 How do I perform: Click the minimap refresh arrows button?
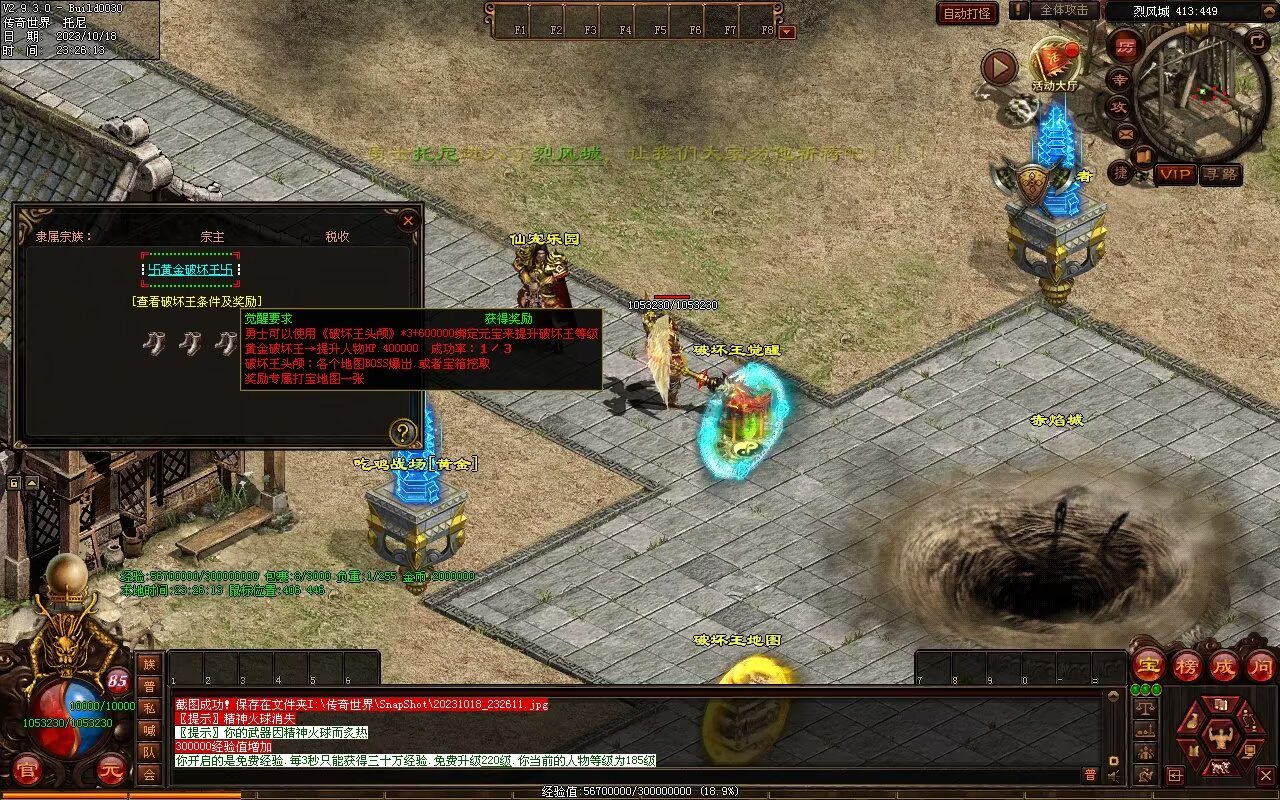pyautogui.click(x=1258, y=41)
